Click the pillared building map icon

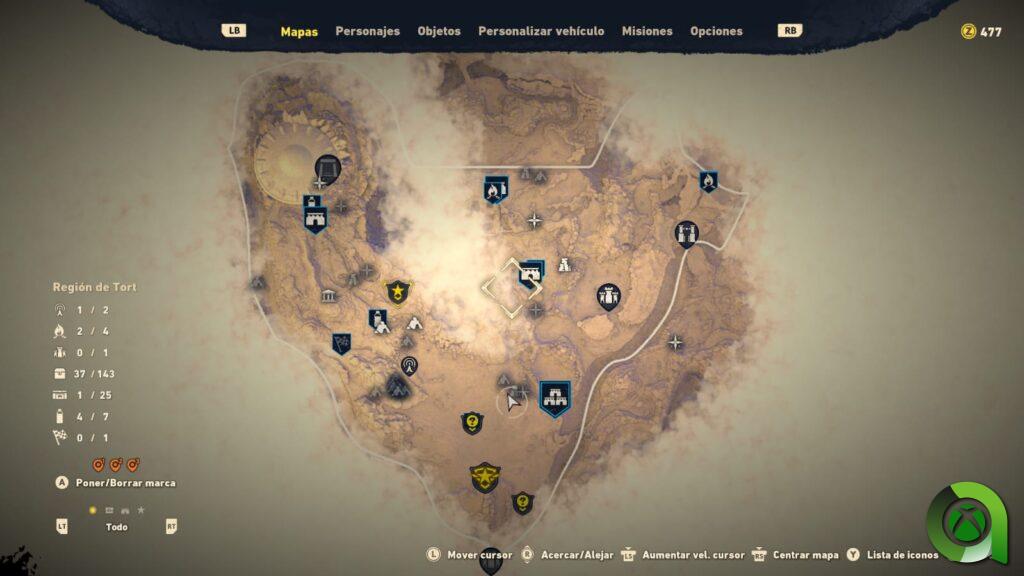tap(328, 296)
